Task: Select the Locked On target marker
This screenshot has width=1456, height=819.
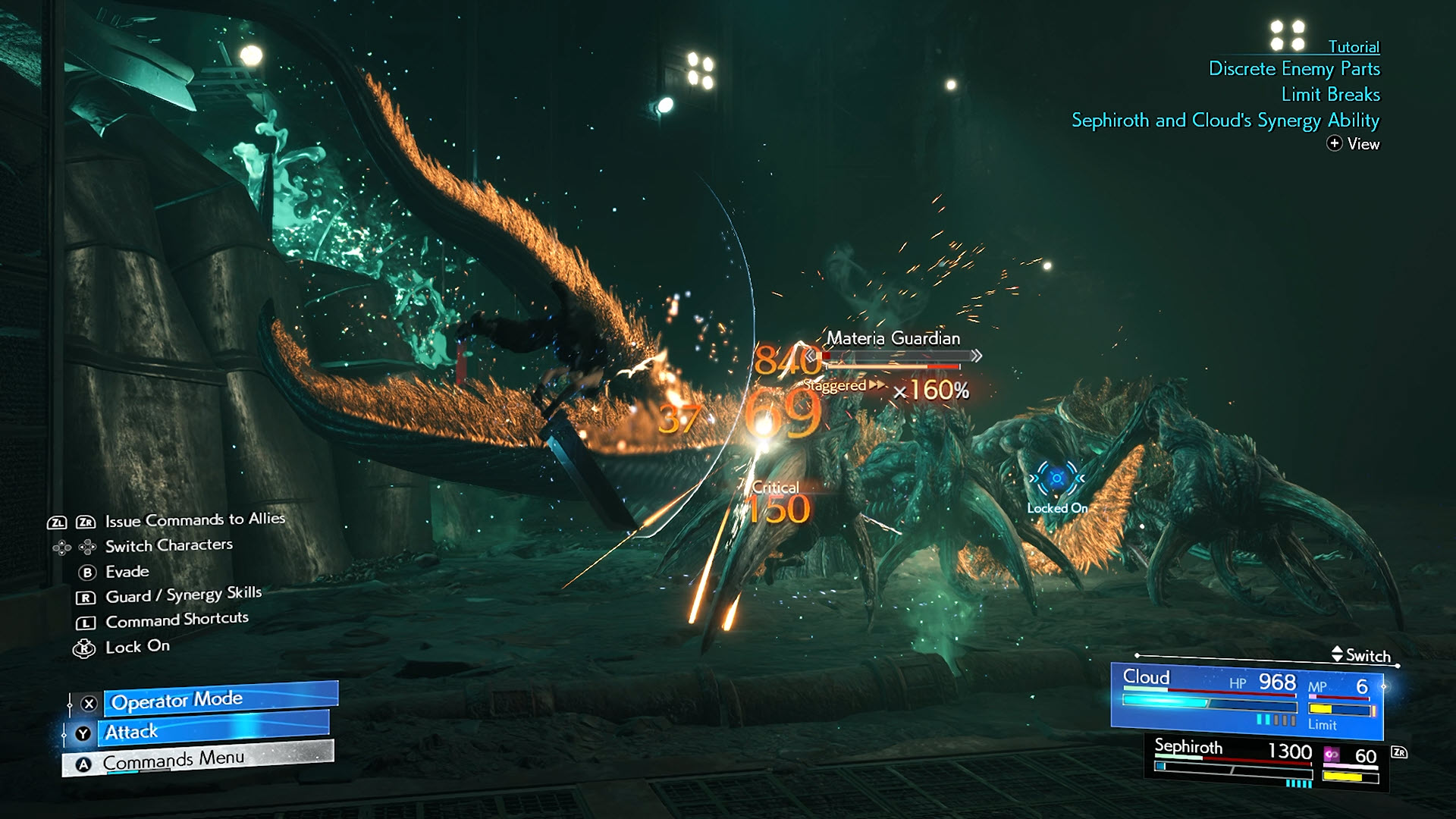Action: coord(1056,480)
